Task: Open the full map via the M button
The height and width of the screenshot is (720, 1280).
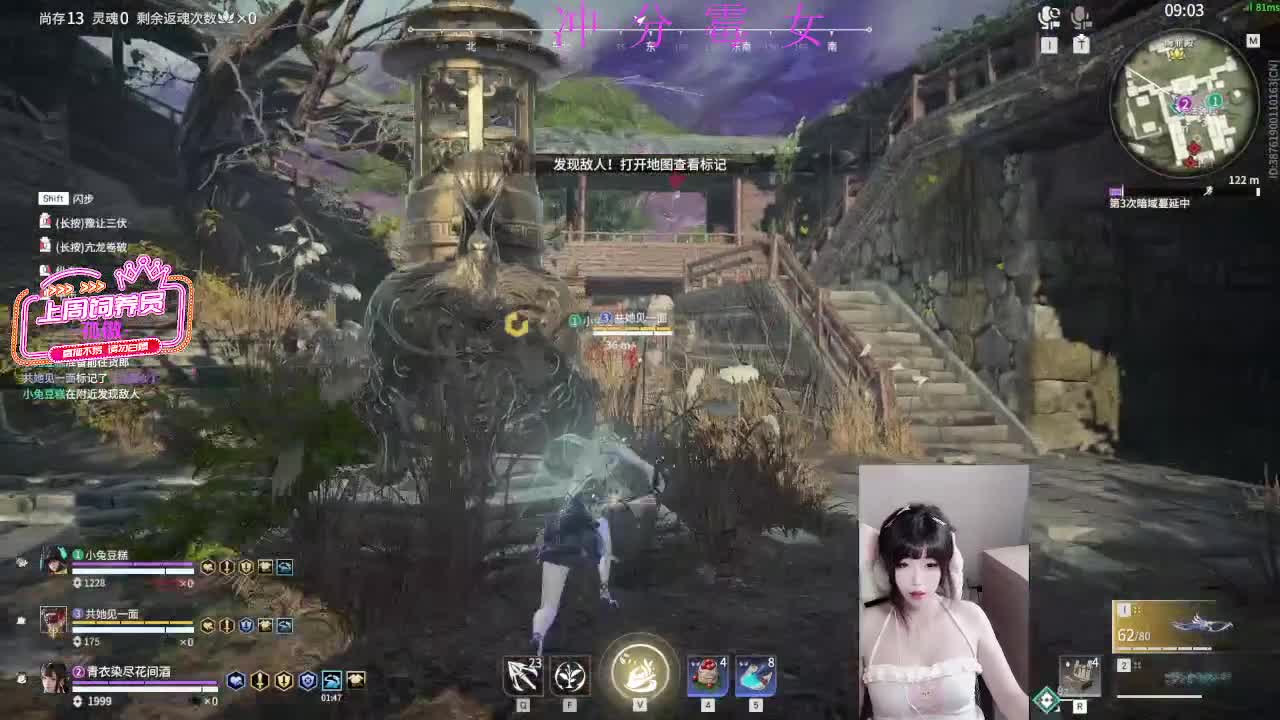Action: (1255, 40)
